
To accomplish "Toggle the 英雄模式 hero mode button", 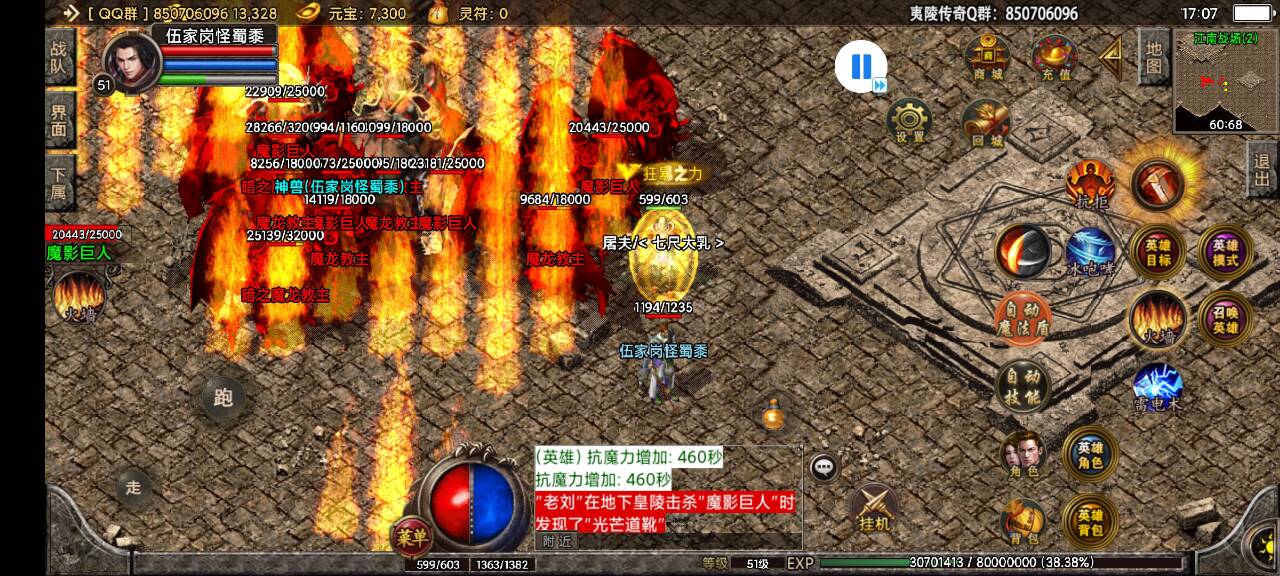I will click(1225, 251).
